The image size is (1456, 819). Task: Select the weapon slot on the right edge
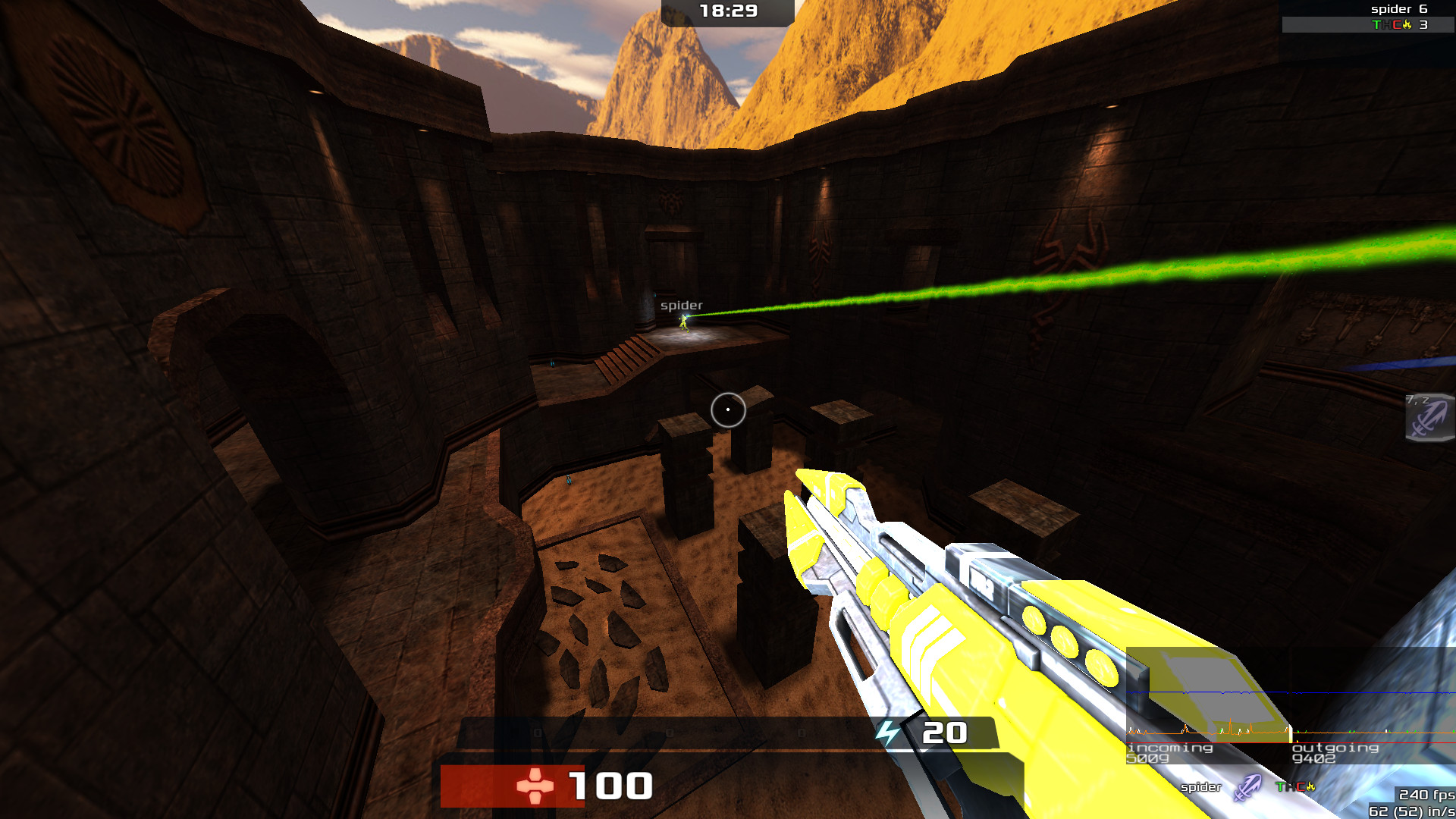(x=1430, y=417)
